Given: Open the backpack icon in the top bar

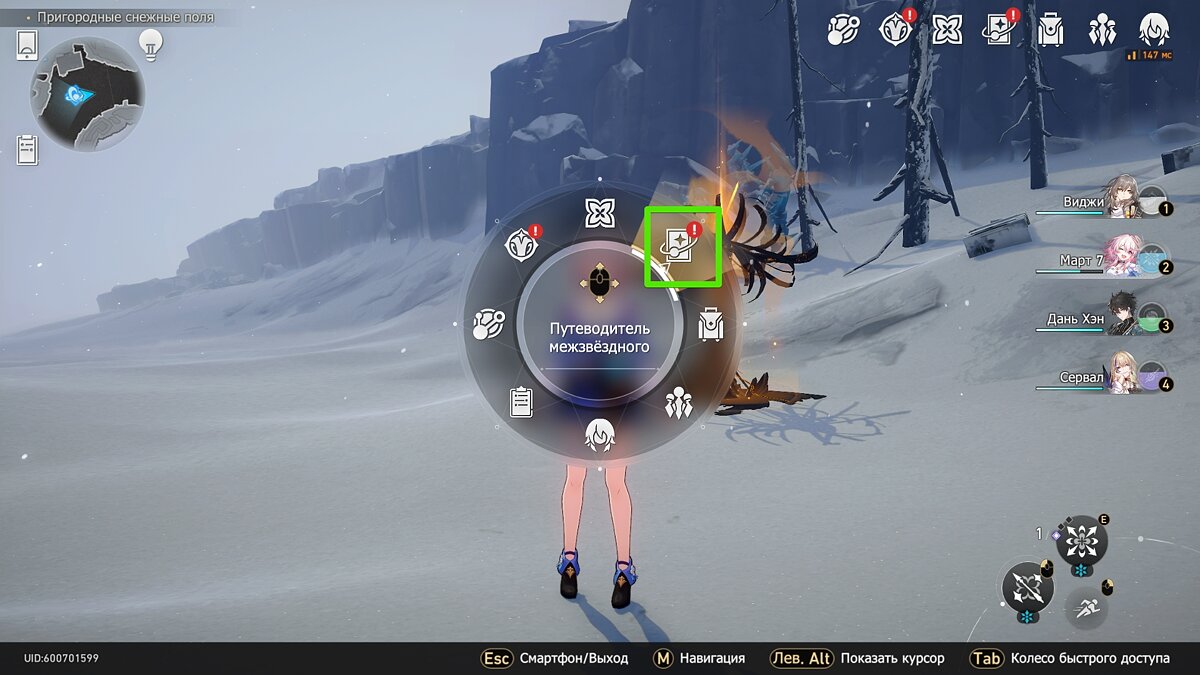Looking at the screenshot, I should [x=1050, y=30].
